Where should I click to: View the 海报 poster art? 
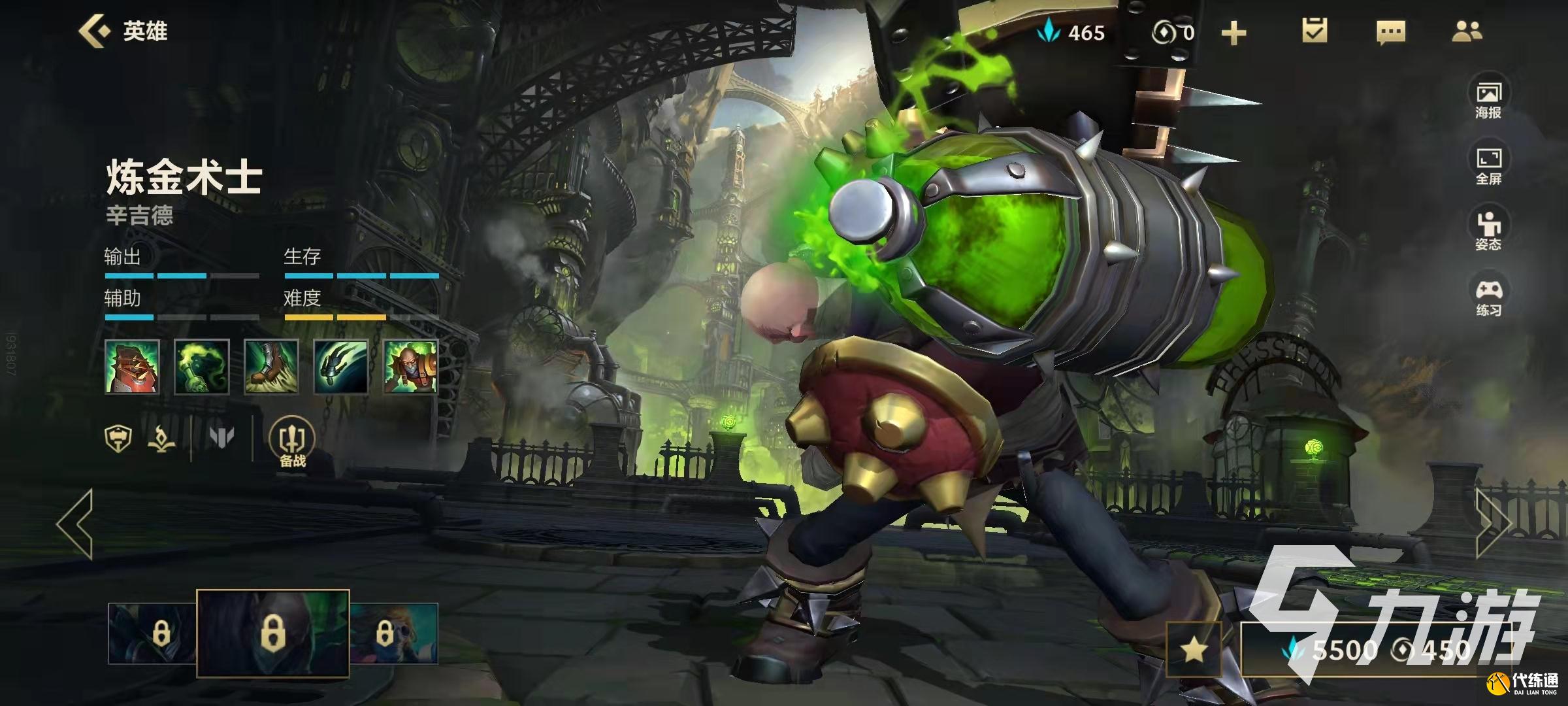point(1488,99)
